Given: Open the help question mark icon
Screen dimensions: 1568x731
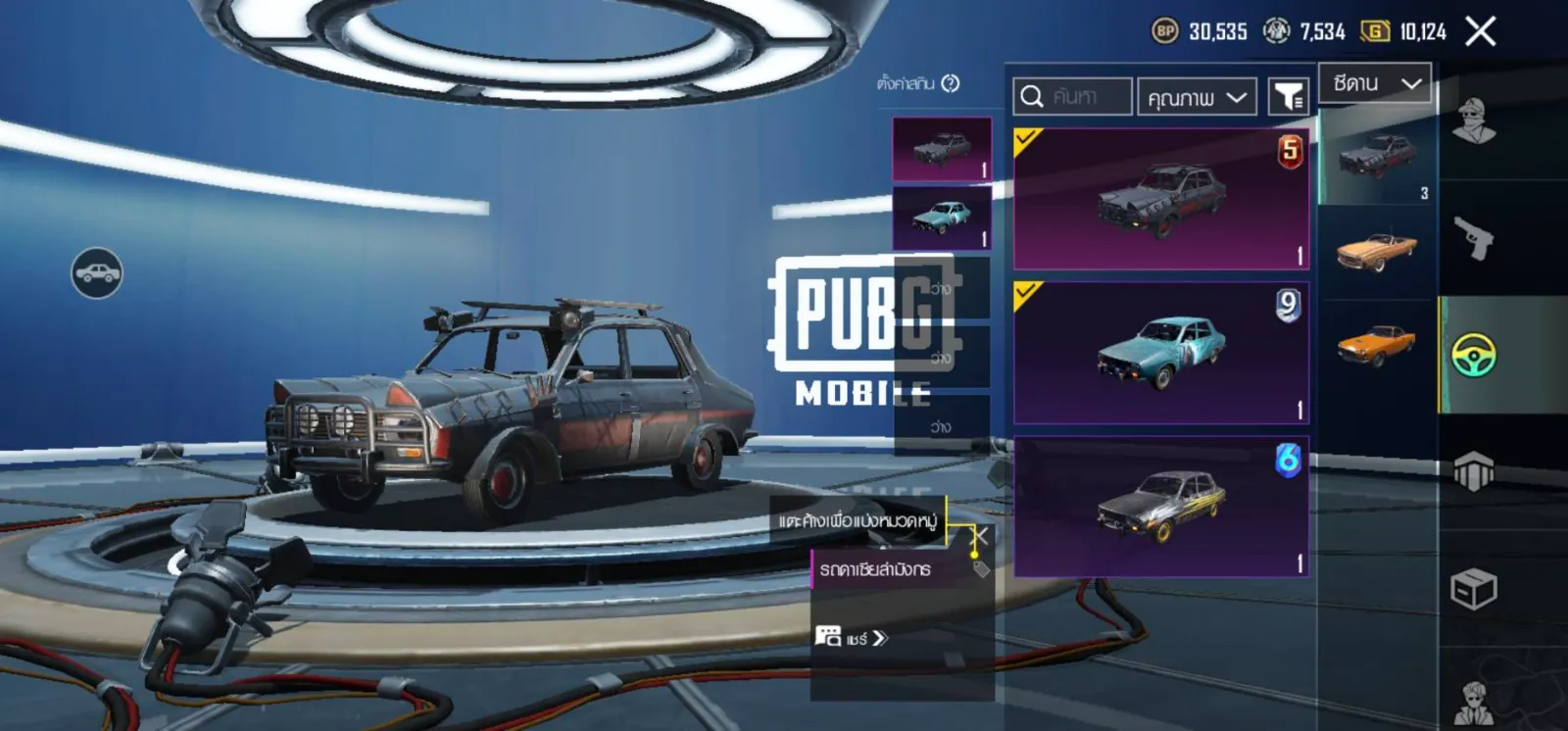Looking at the screenshot, I should click(x=950, y=84).
